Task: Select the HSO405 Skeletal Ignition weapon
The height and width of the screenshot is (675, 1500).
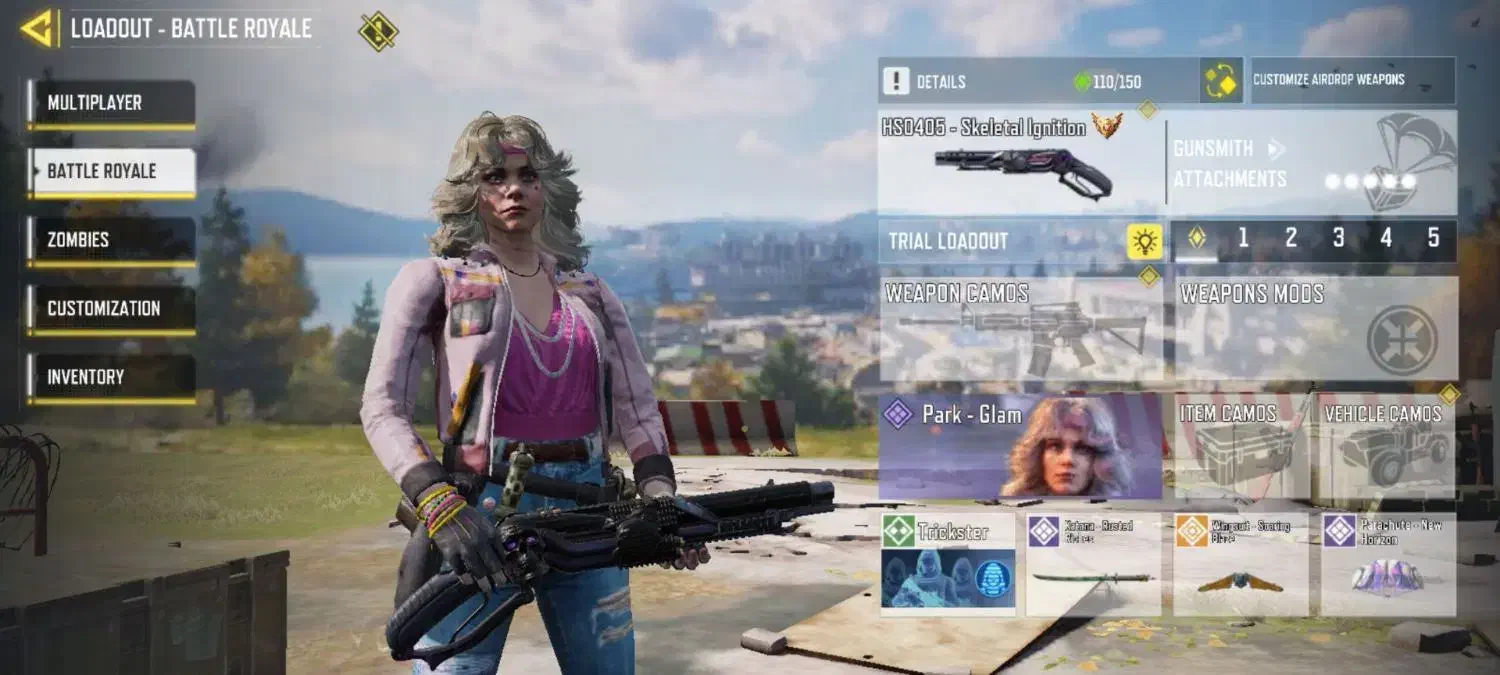Action: click(x=1020, y=162)
